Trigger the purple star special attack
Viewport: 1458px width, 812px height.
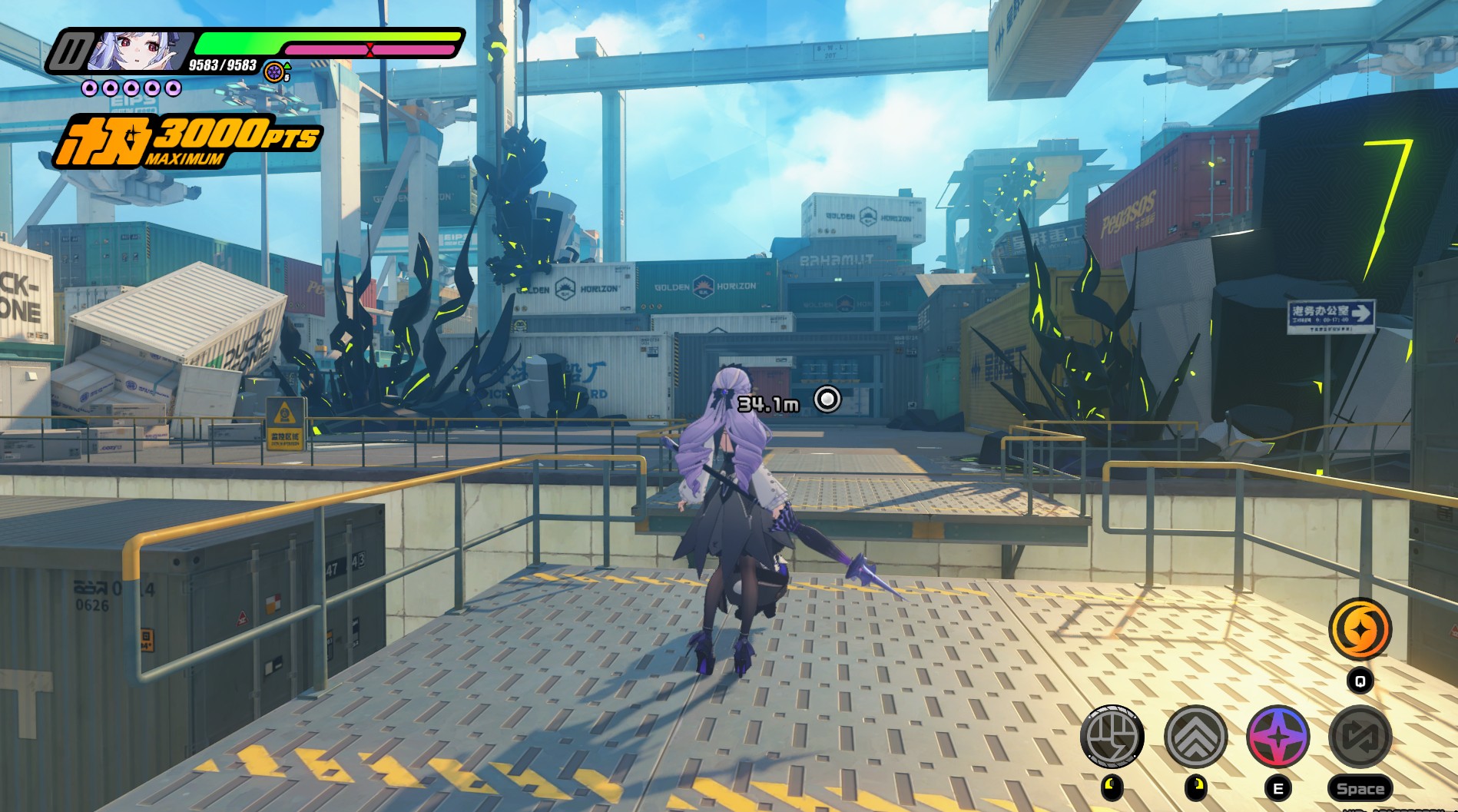(x=1277, y=737)
